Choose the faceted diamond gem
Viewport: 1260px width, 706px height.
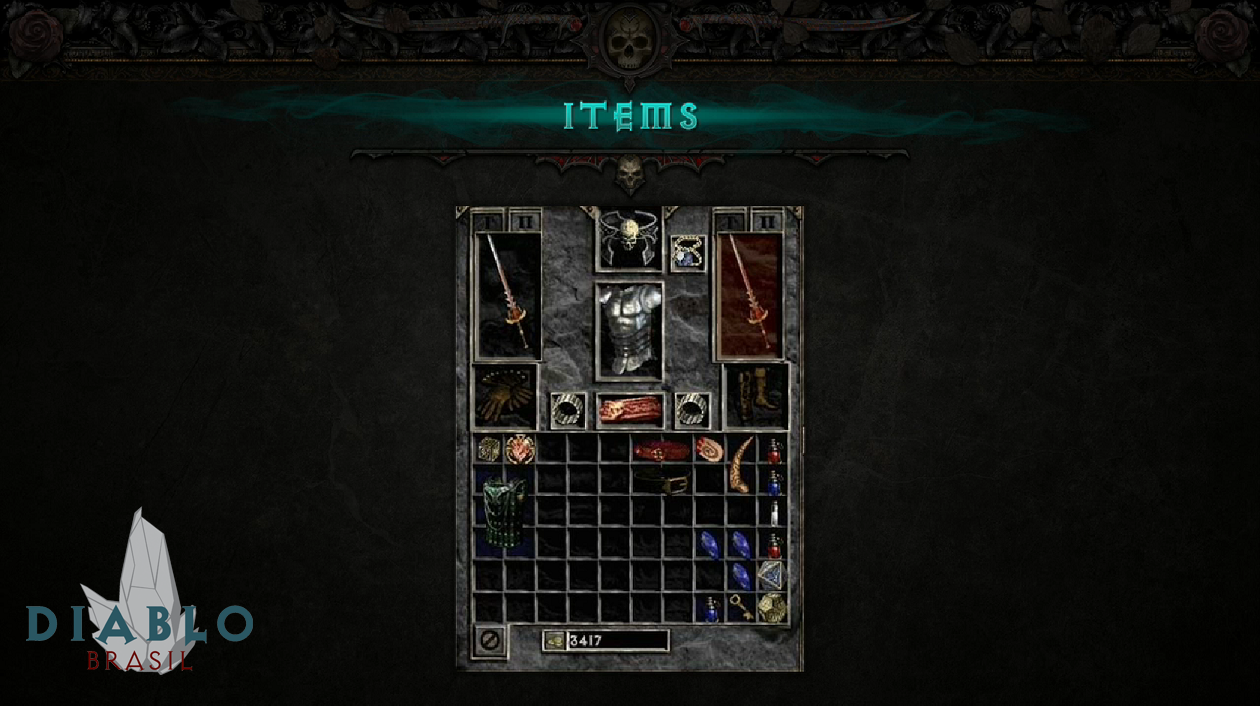tap(771, 575)
